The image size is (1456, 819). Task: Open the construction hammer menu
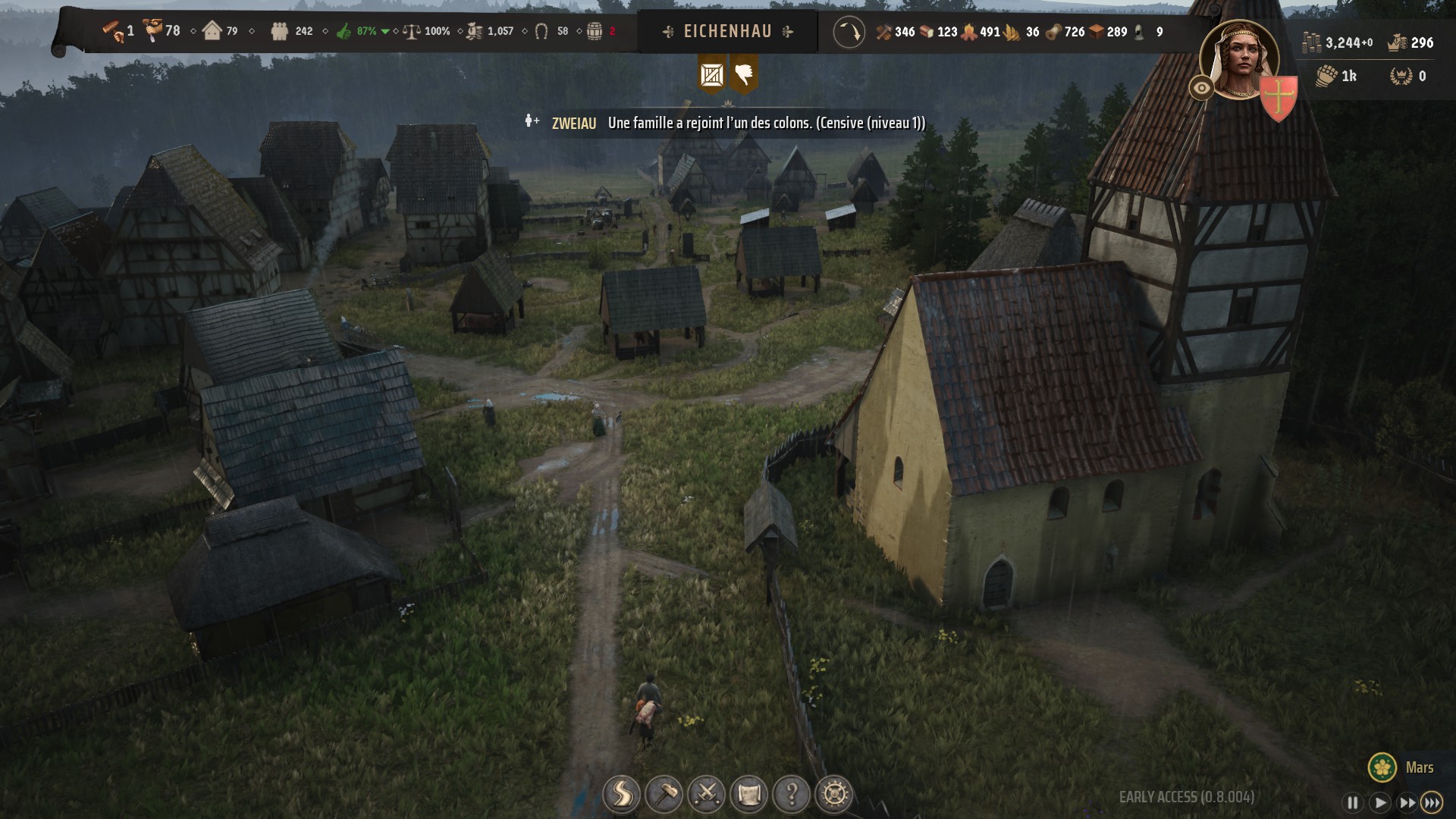[x=664, y=795]
